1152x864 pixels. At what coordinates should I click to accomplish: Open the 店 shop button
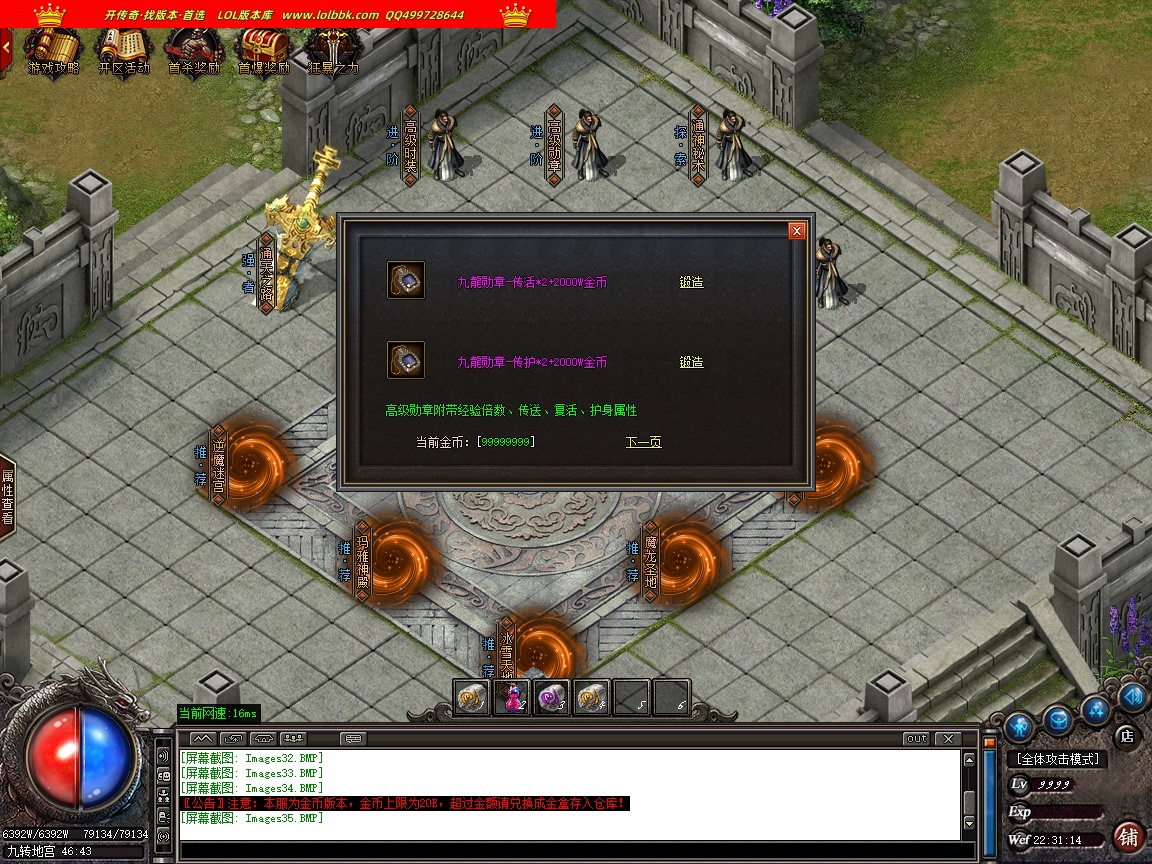pyautogui.click(x=1126, y=736)
